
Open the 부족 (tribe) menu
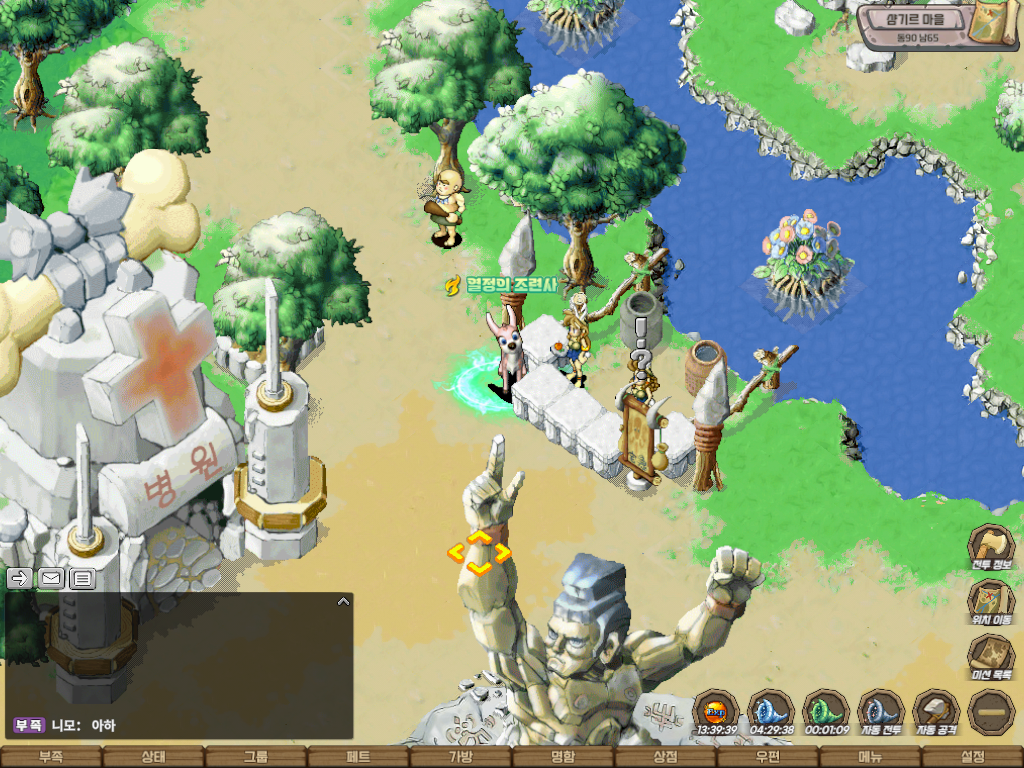(50, 757)
